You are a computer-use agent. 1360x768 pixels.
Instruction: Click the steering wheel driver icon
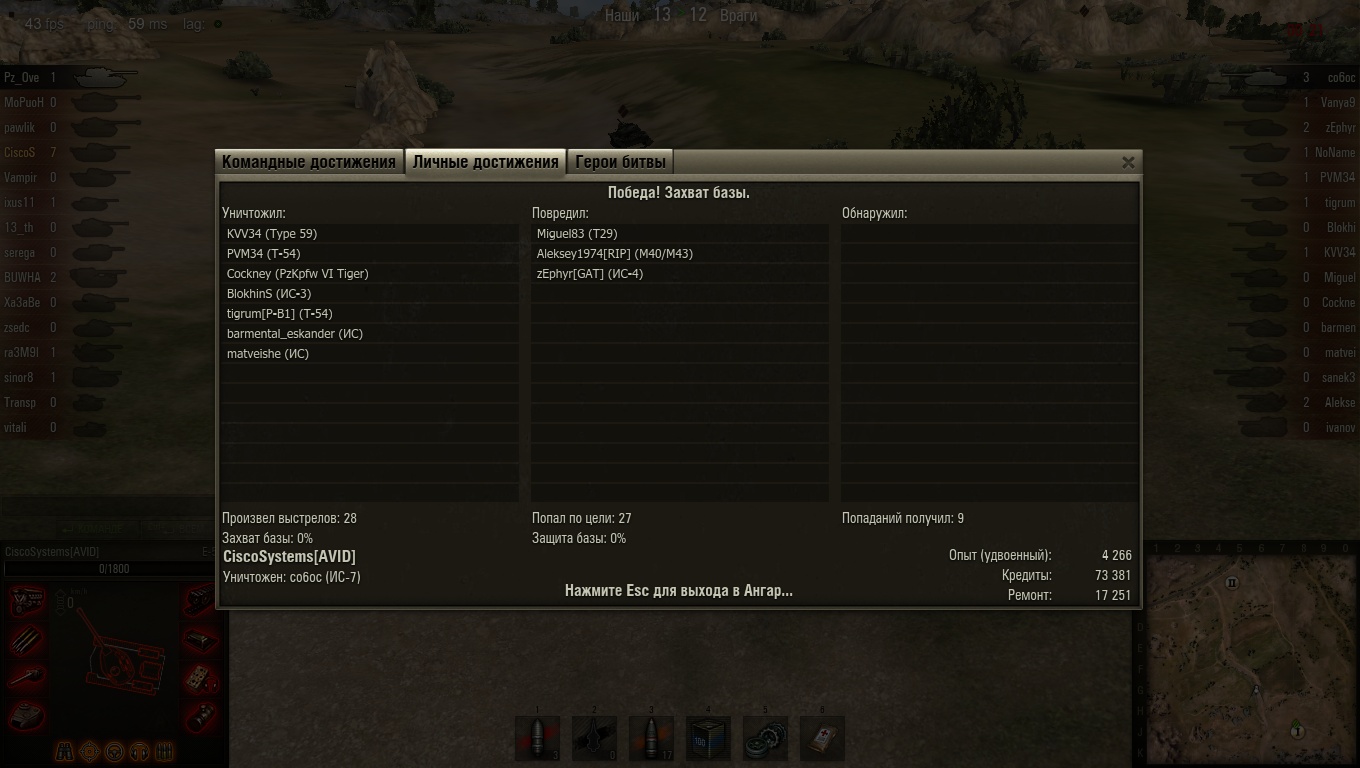point(114,750)
